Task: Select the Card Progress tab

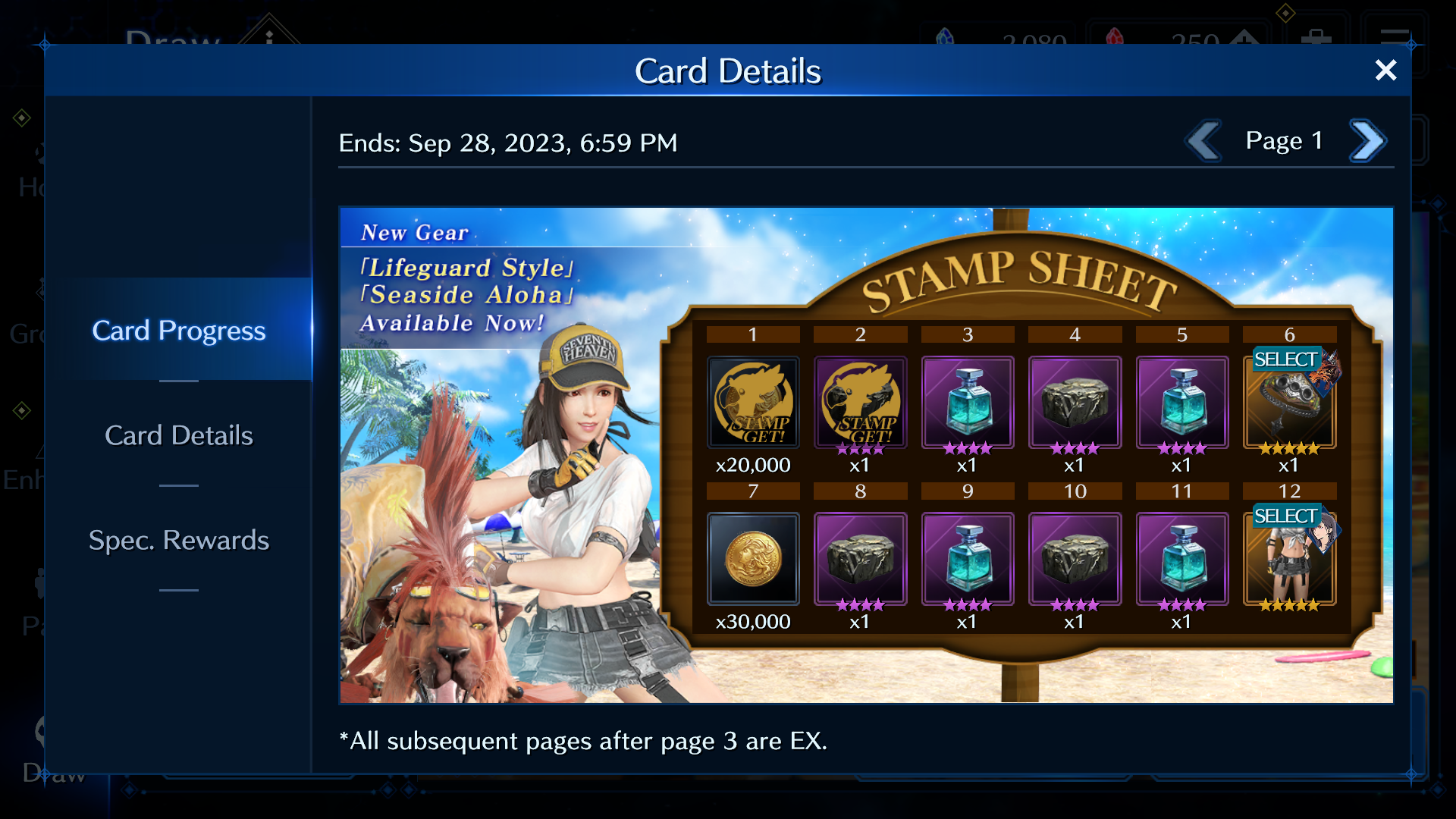Action: pos(179,331)
